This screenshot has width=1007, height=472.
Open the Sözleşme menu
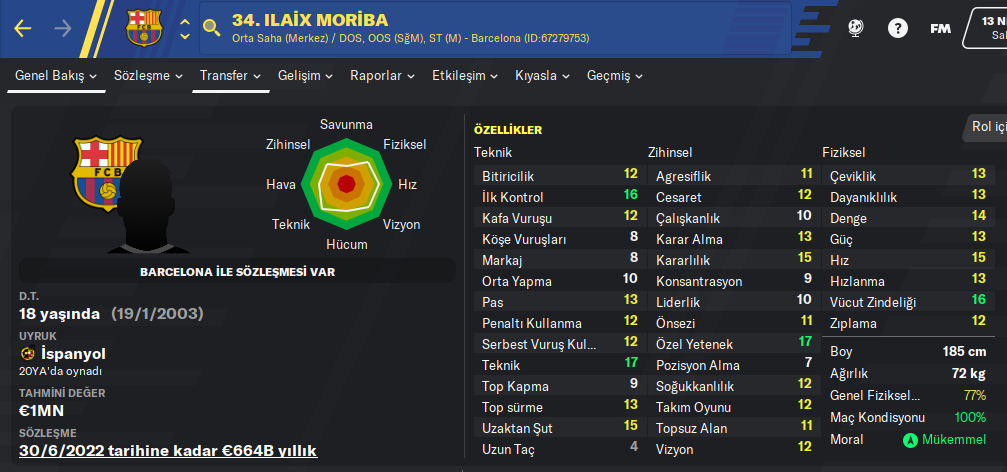click(148, 76)
